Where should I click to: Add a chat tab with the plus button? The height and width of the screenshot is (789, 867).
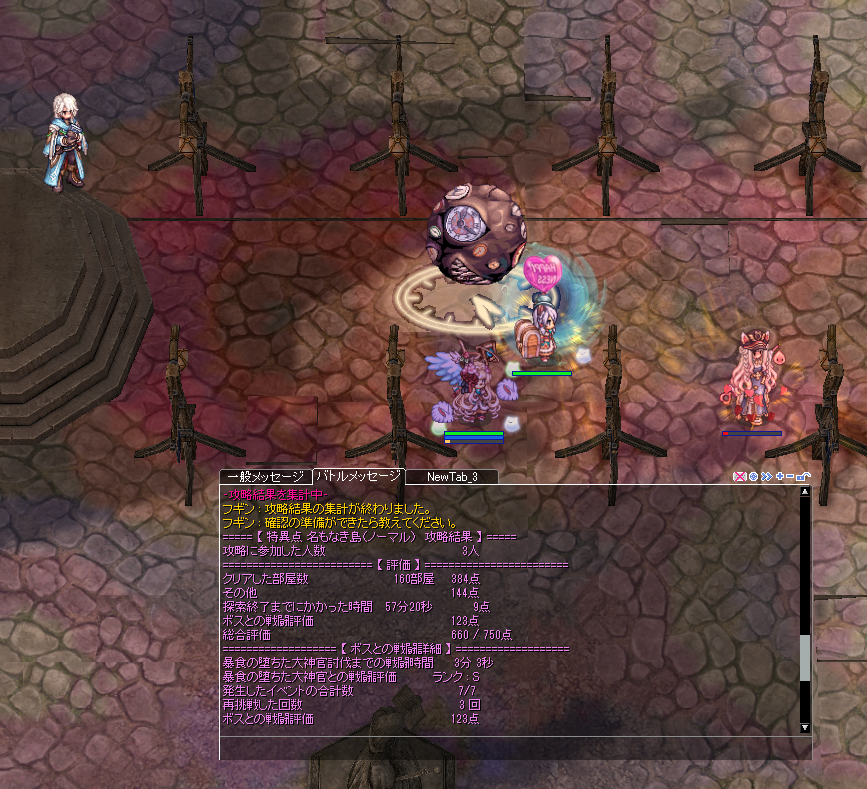tap(779, 477)
